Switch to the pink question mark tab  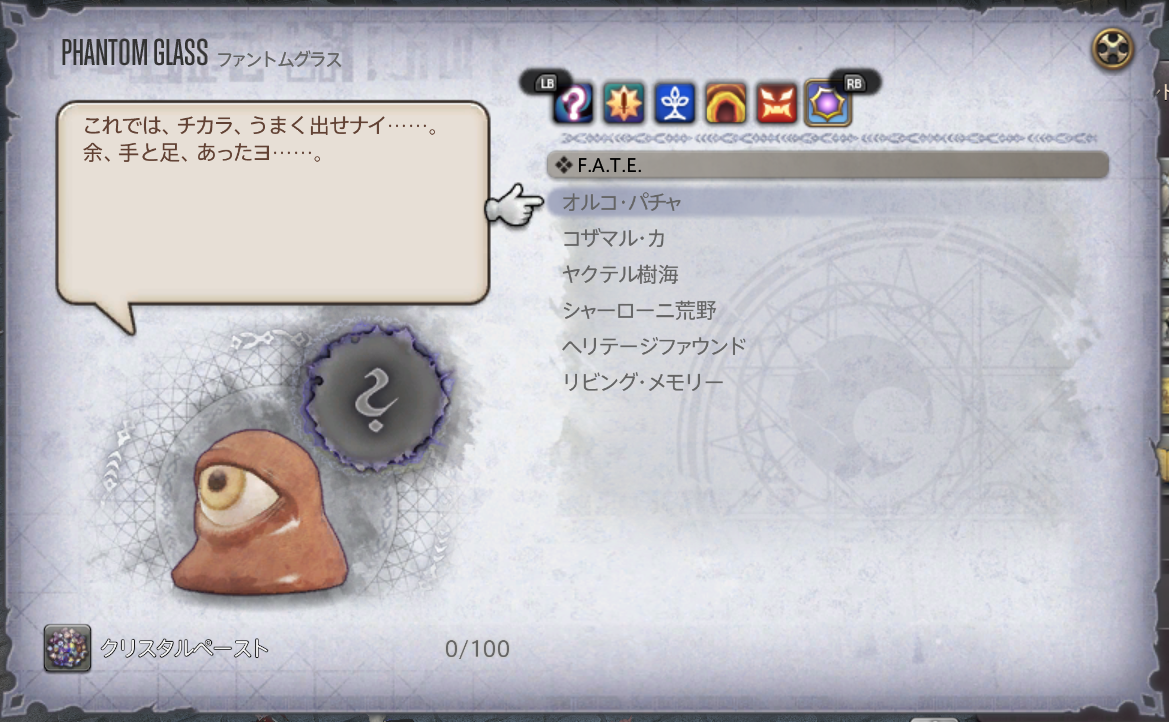(573, 103)
